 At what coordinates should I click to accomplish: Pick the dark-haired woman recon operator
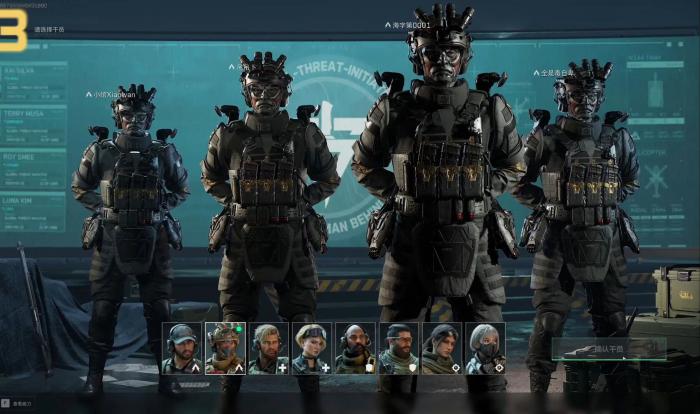(441, 347)
